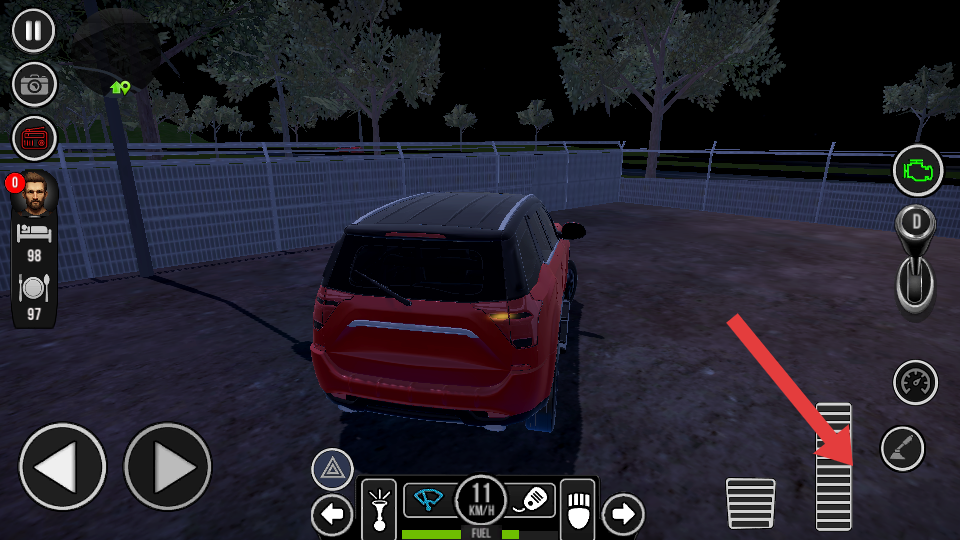Activate the left turn signal

[332, 515]
